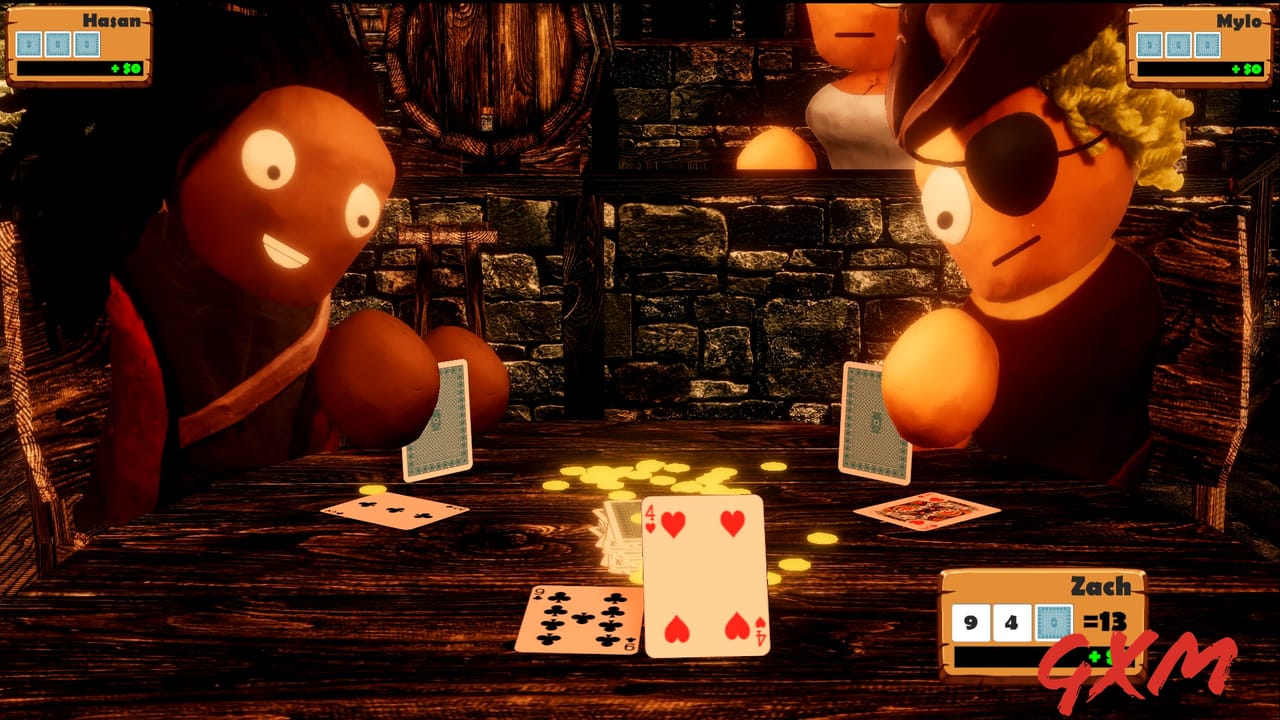Select Zach's hidden third card icon

pos(1054,620)
